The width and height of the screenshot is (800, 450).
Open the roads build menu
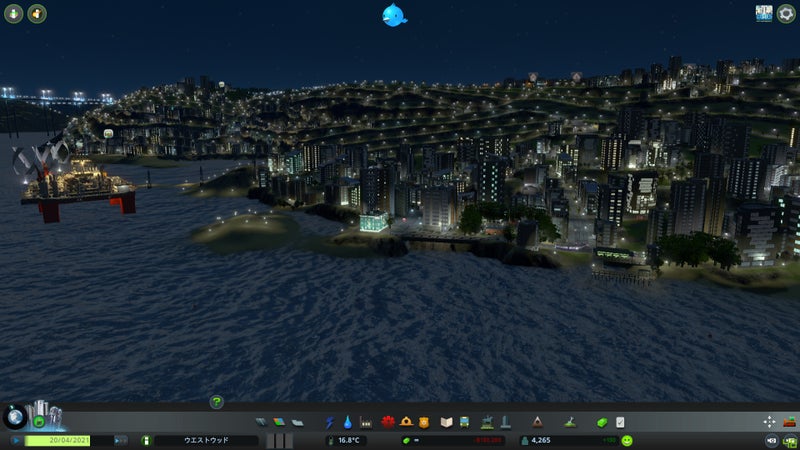261,422
